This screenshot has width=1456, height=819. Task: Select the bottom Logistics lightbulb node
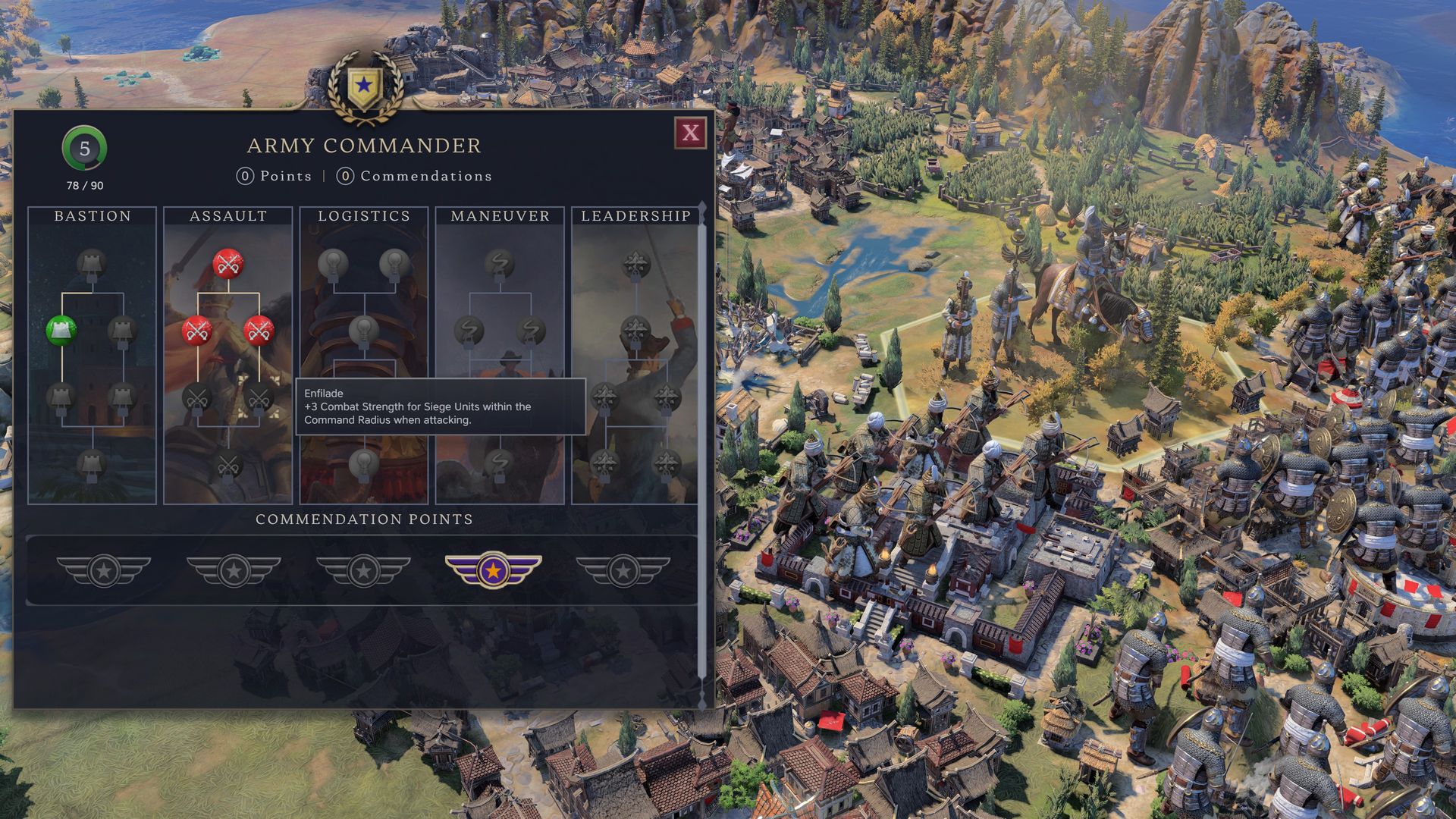click(x=364, y=462)
